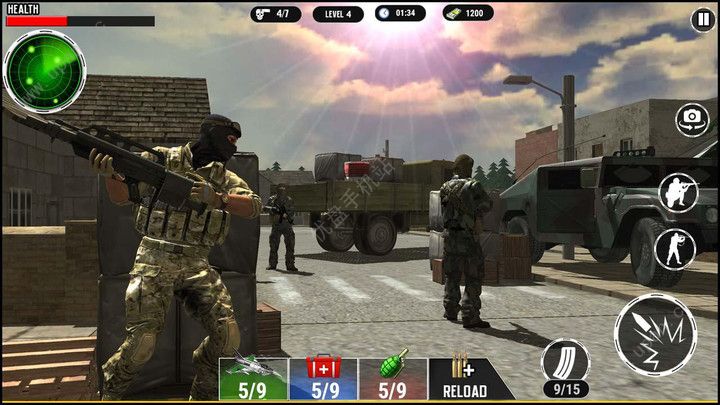Viewport: 720px width, 405px height.
Task: Pause the game
Action: point(703,21)
